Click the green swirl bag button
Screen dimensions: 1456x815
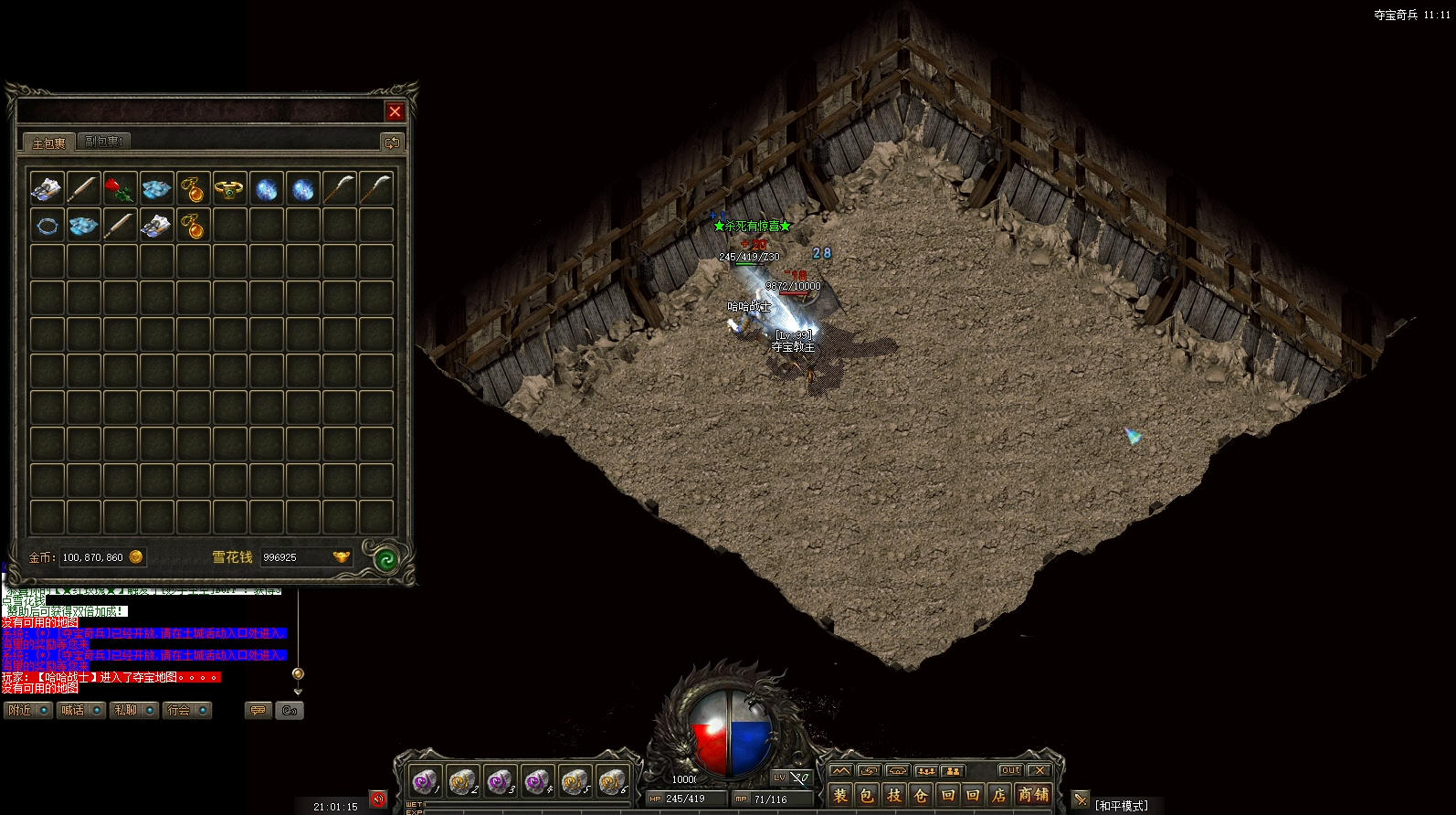[x=385, y=559]
